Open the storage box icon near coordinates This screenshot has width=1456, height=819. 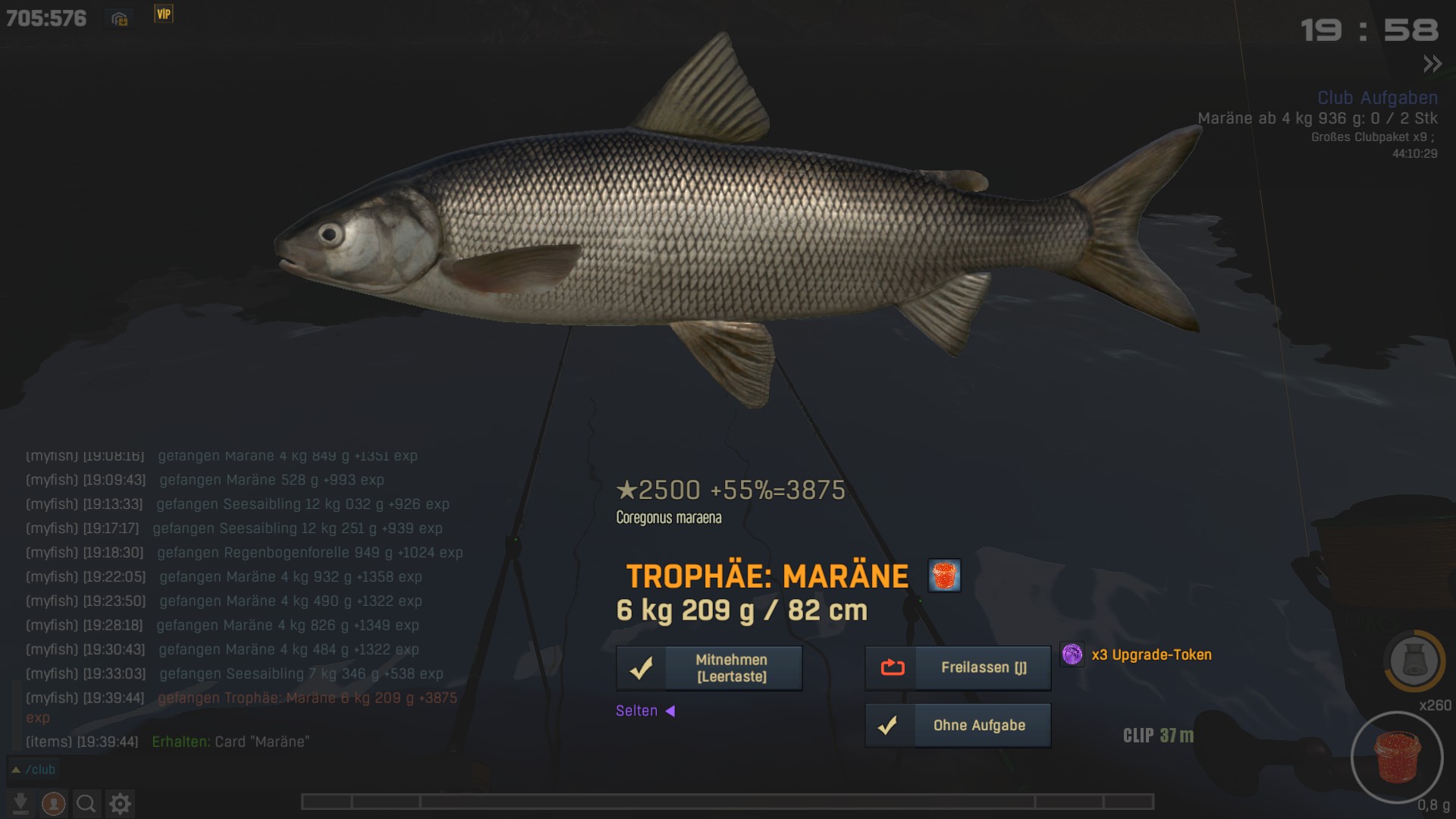[x=120, y=19]
